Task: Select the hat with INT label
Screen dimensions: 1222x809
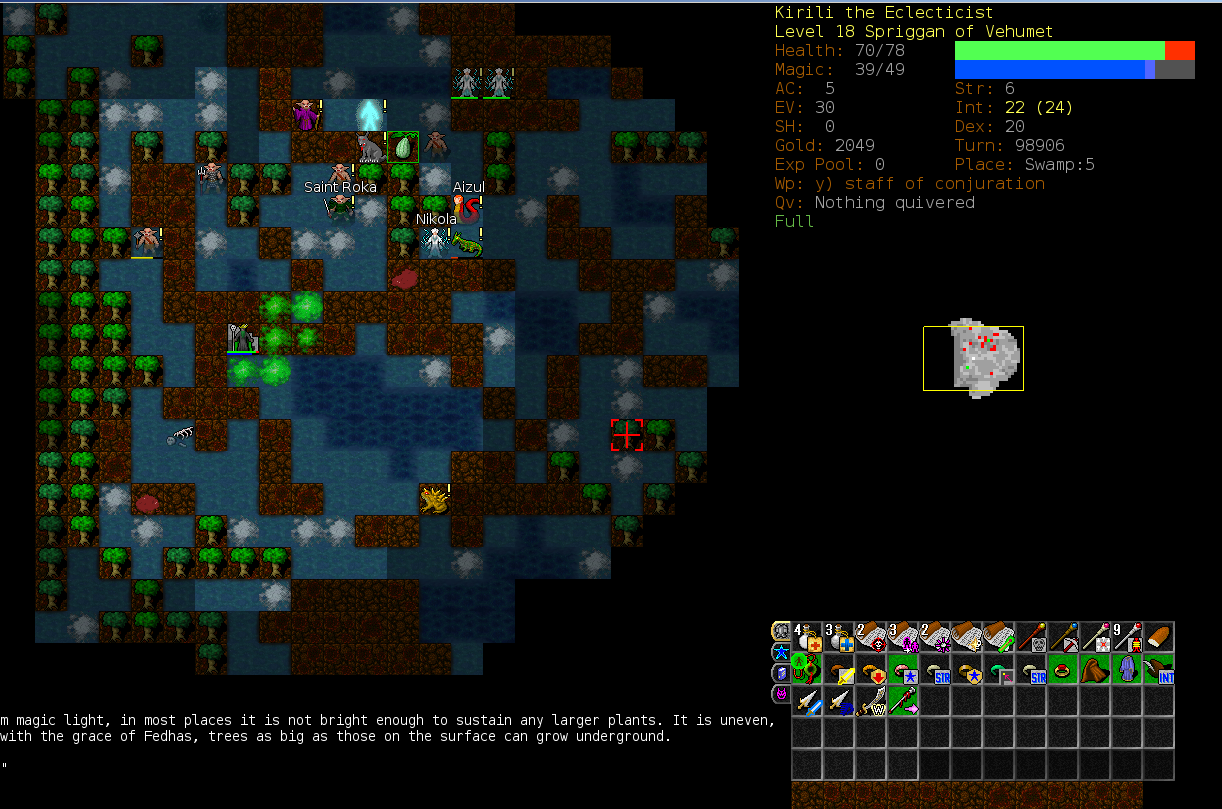Action: [1160, 670]
